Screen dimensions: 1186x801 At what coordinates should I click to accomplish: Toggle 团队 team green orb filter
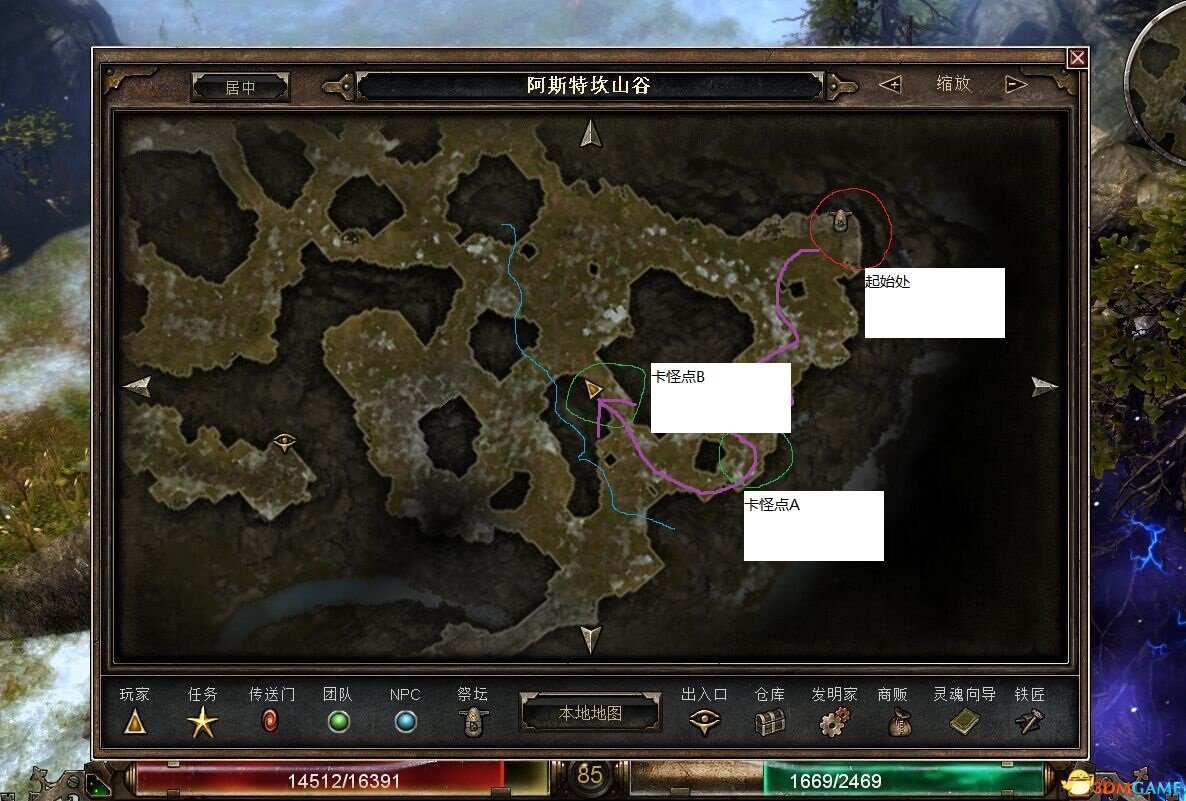click(x=339, y=721)
